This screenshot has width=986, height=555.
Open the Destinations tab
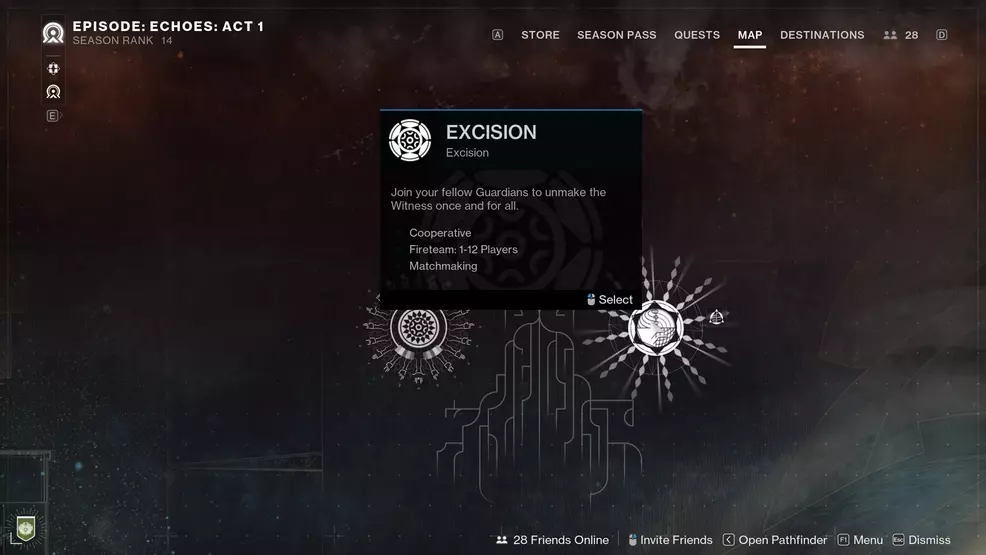click(x=822, y=35)
